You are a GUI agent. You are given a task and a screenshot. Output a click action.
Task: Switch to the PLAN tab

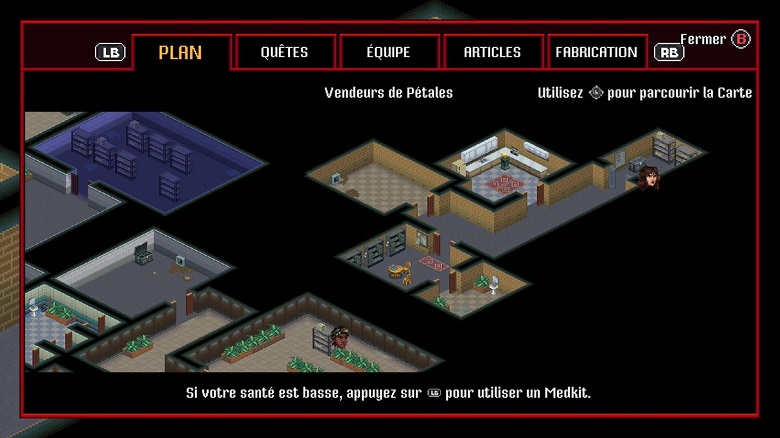[x=180, y=52]
